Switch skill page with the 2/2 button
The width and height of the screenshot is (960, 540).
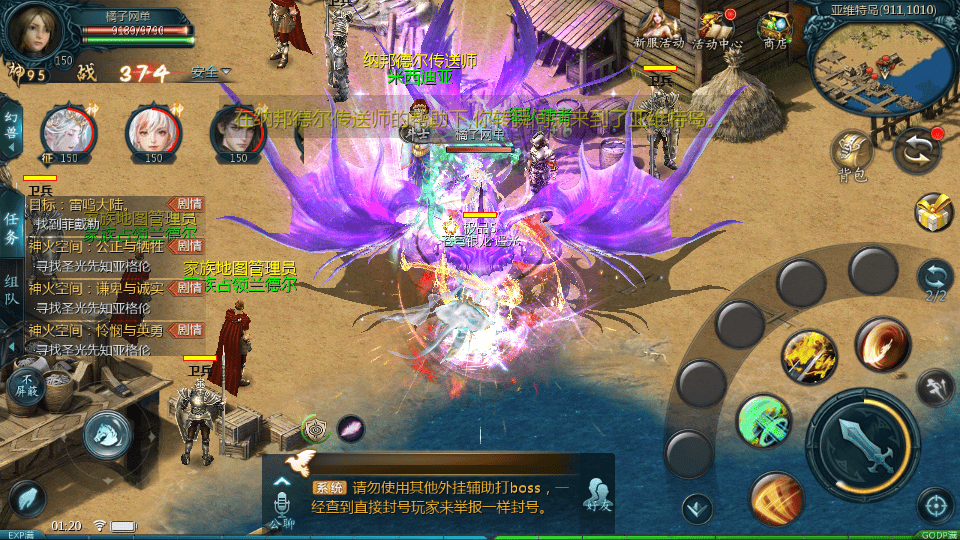click(935, 279)
